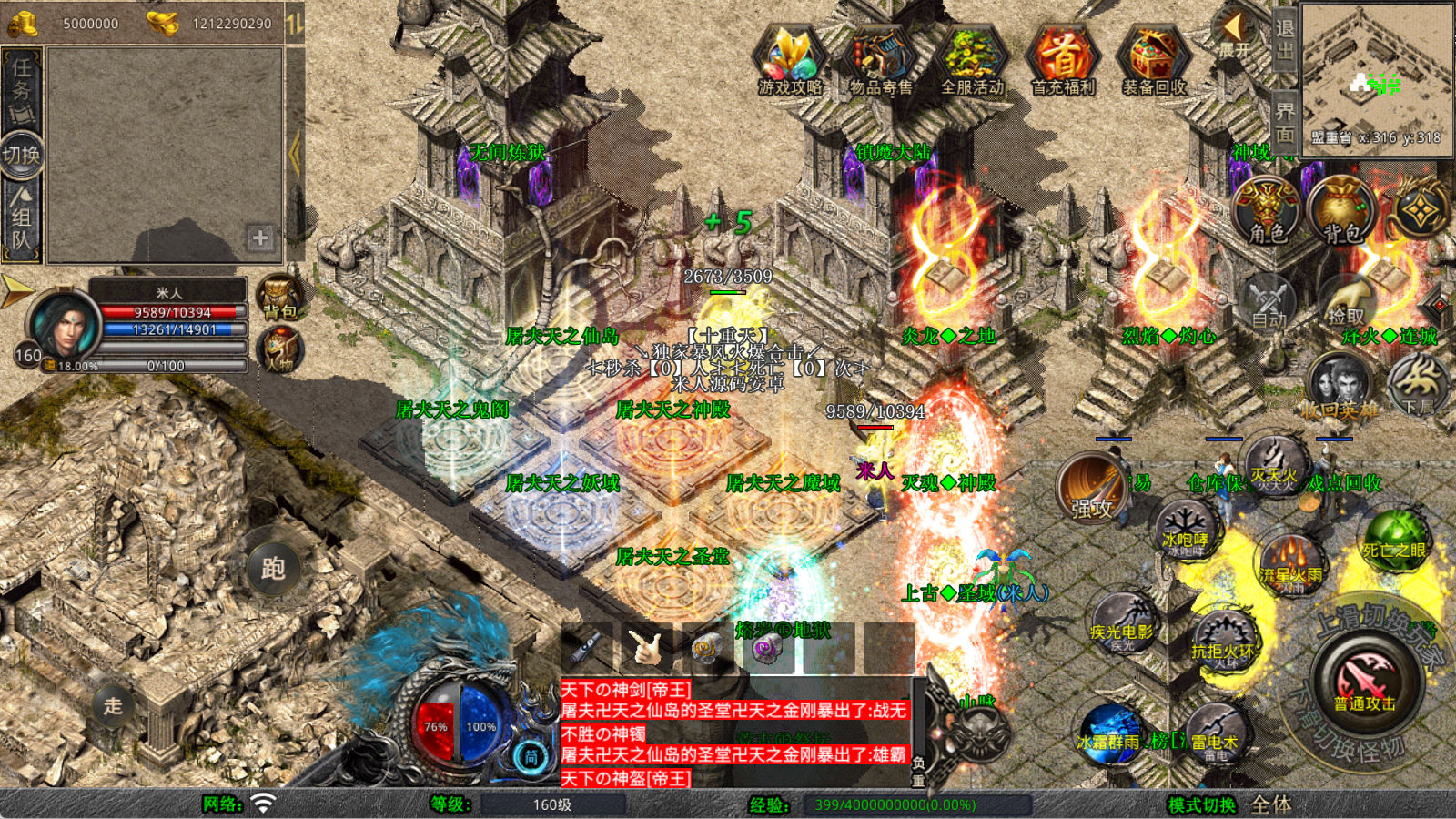Show 全服活动 server events
Viewport: 1456px width, 819px height.
click(x=972, y=60)
